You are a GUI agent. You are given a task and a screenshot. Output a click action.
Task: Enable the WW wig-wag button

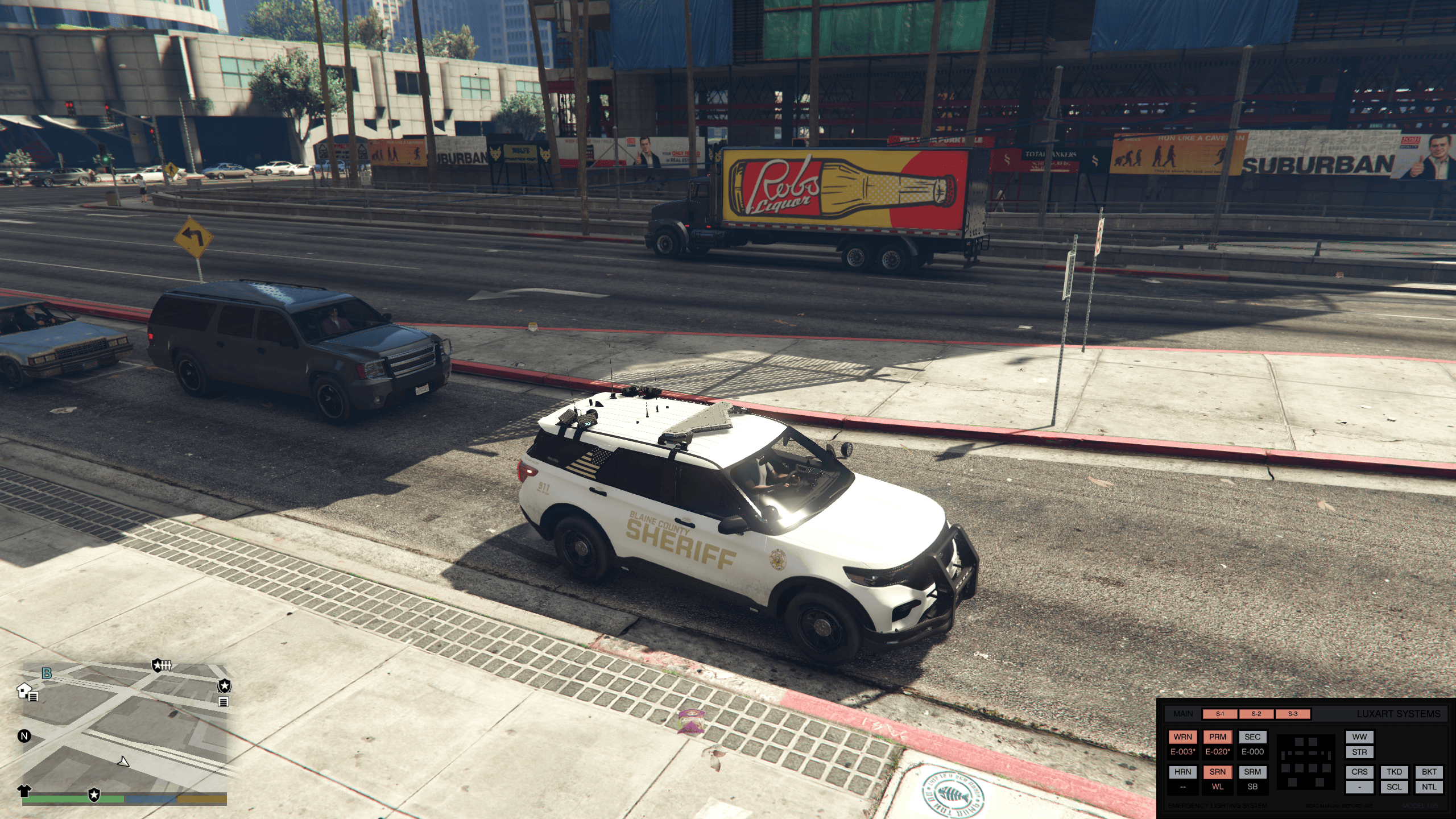(1359, 737)
